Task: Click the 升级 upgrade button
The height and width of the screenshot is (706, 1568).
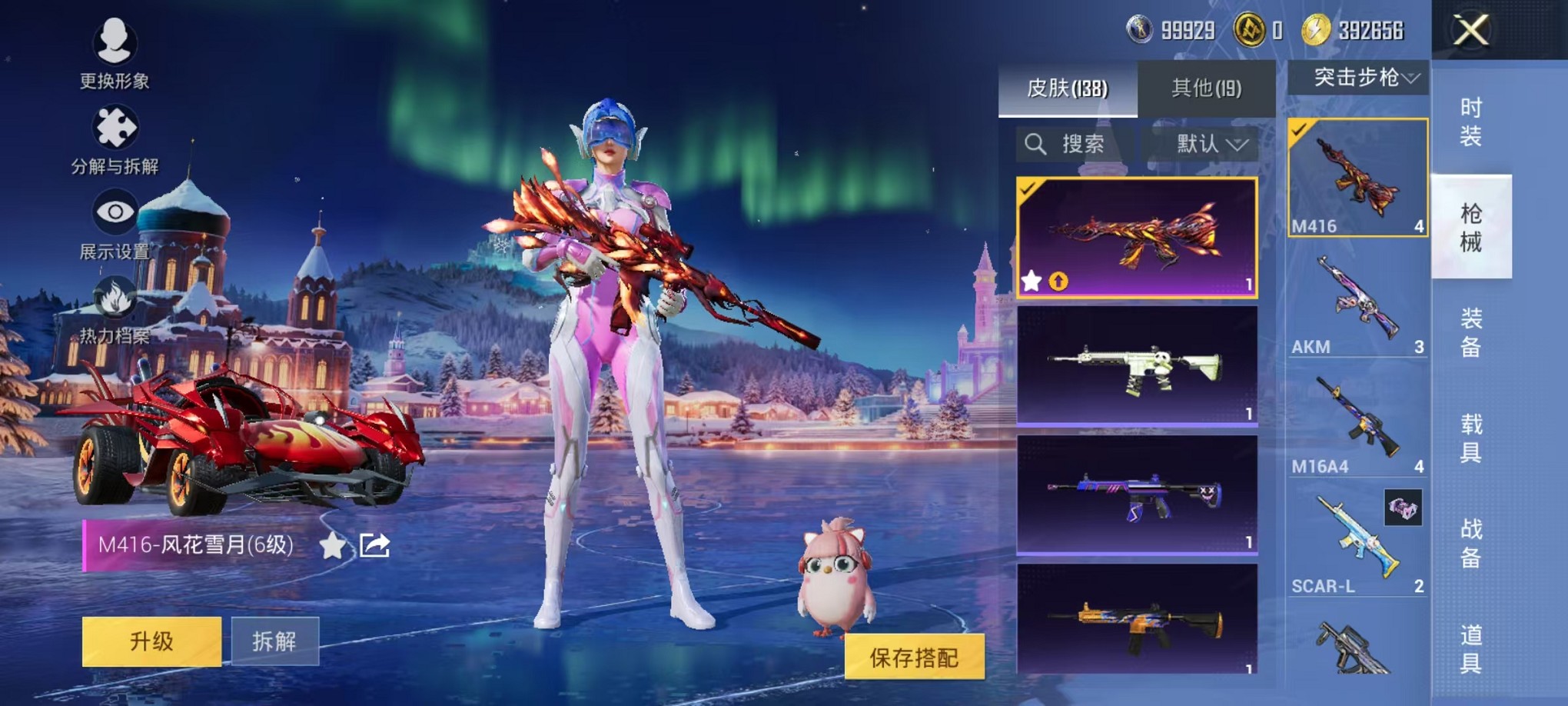Action: tap(151, 641)
